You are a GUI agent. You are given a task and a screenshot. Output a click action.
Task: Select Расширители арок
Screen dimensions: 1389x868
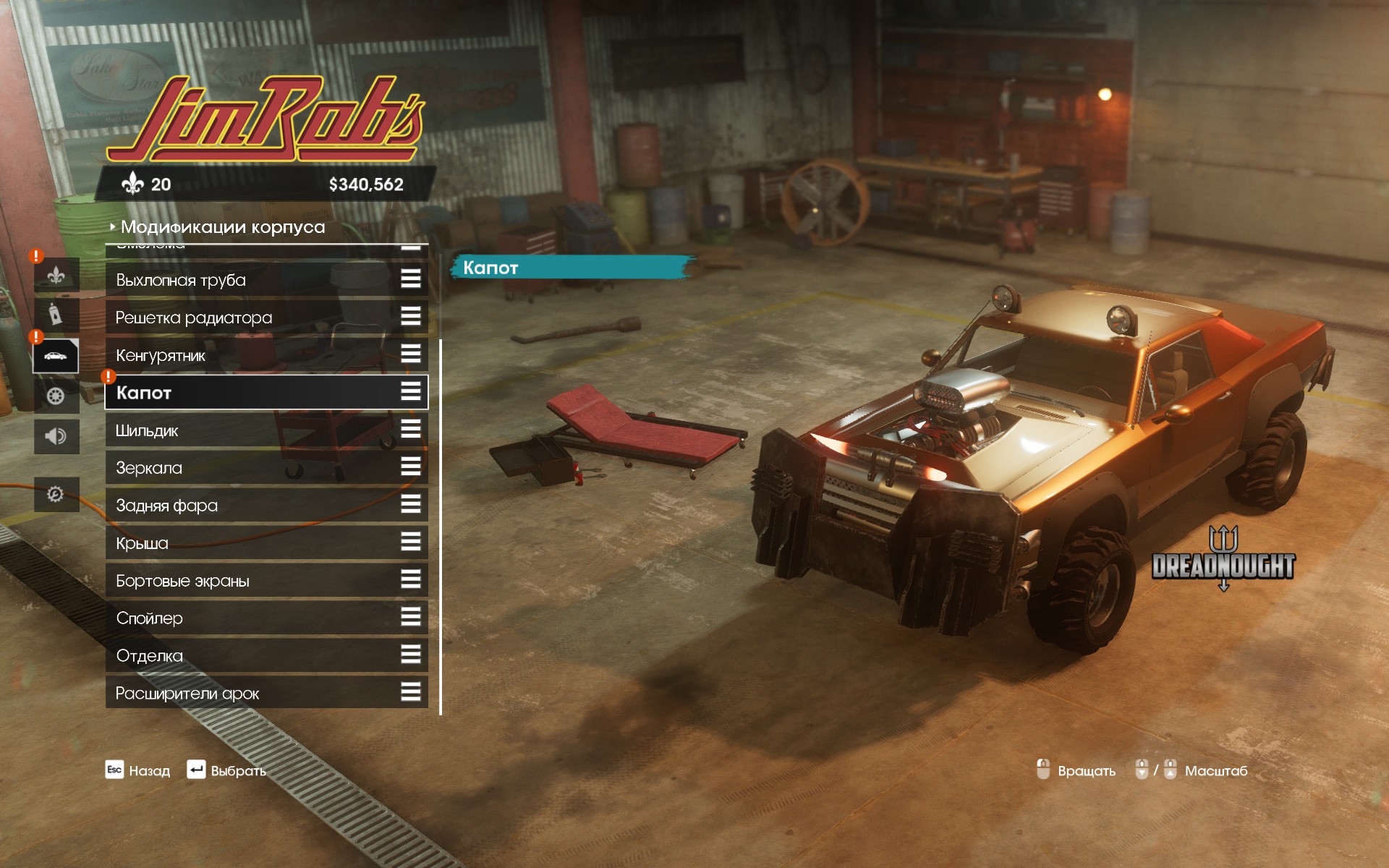[266, 694]
